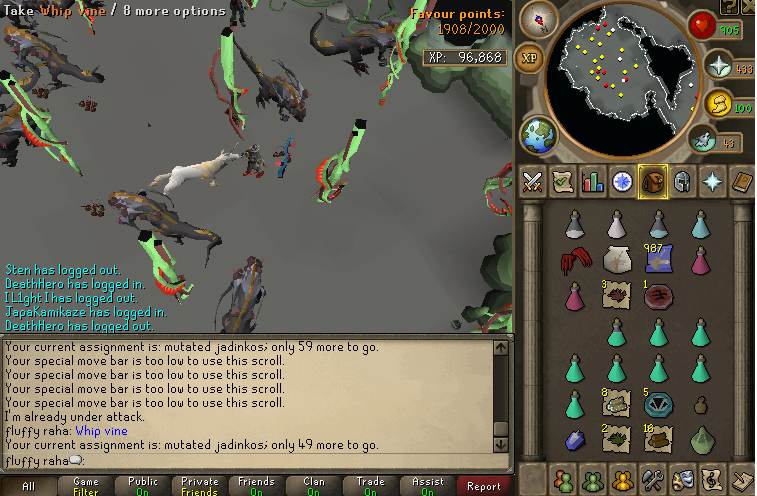Select the blue scroll stack of 987
757x496 pixels.
pos(657,259)
